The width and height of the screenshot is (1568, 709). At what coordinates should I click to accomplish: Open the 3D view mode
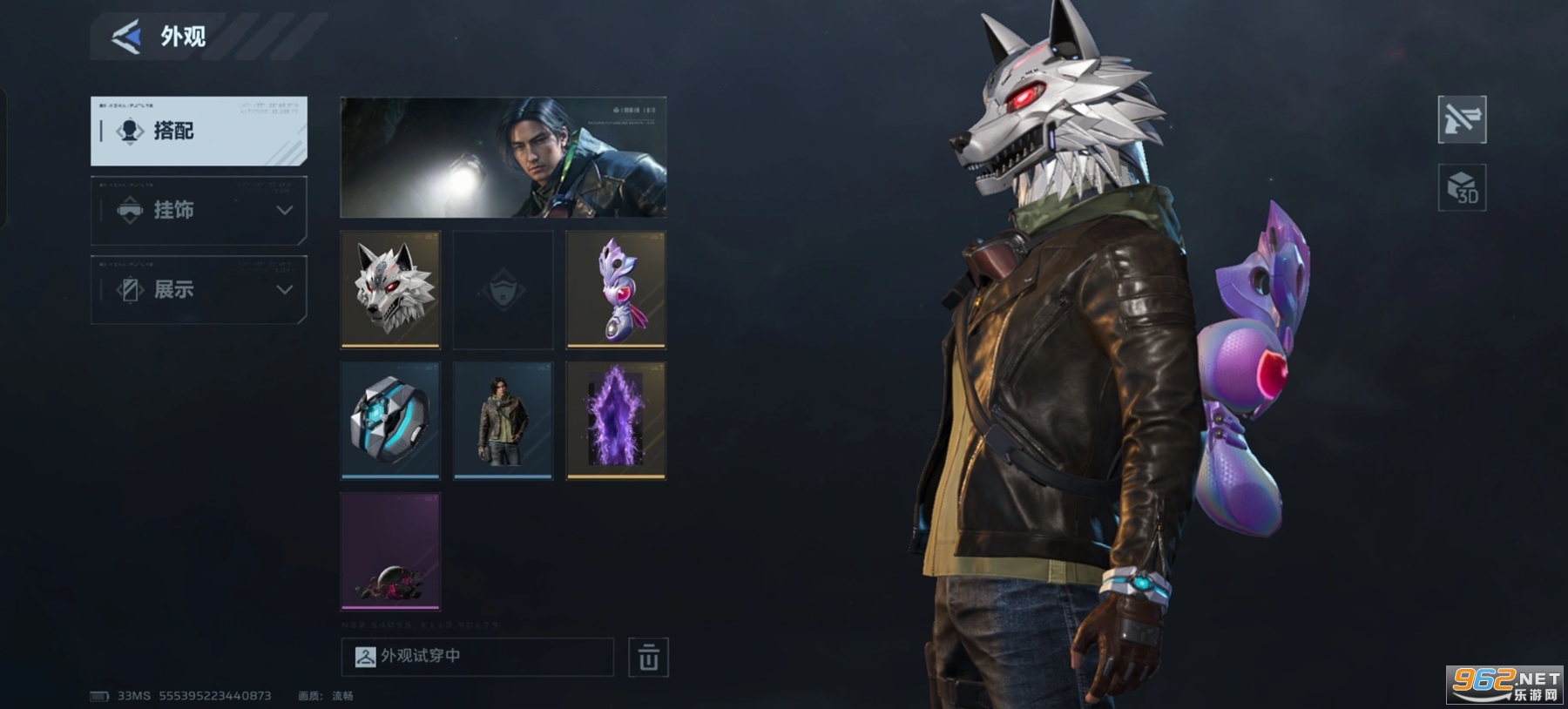click(x=1462, y=187)
